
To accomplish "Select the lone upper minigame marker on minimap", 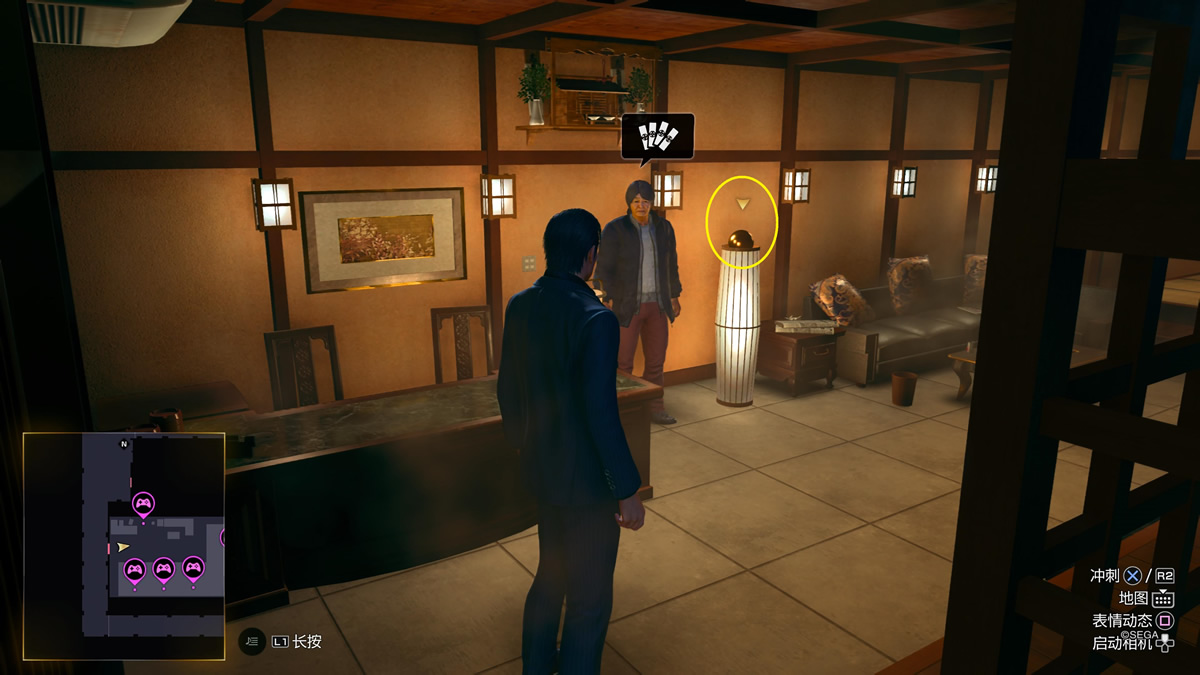I will [x=143, y=503].
